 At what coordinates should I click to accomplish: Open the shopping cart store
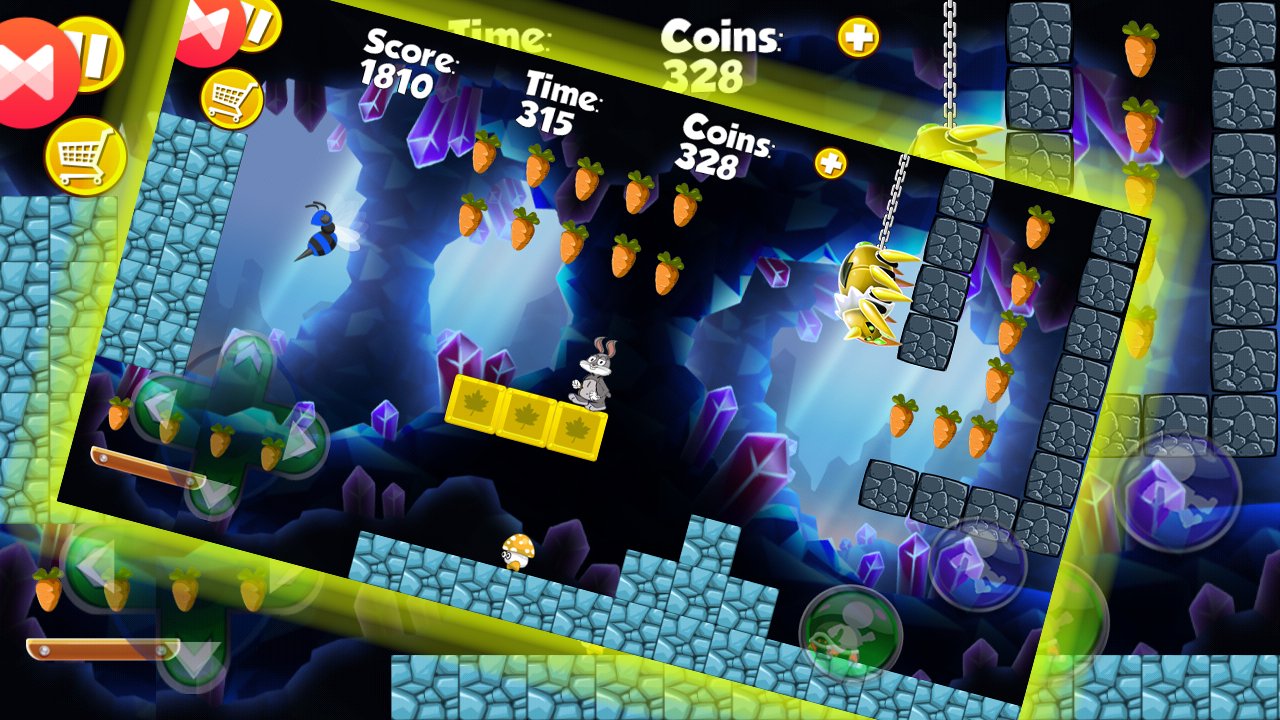(85, 153)
